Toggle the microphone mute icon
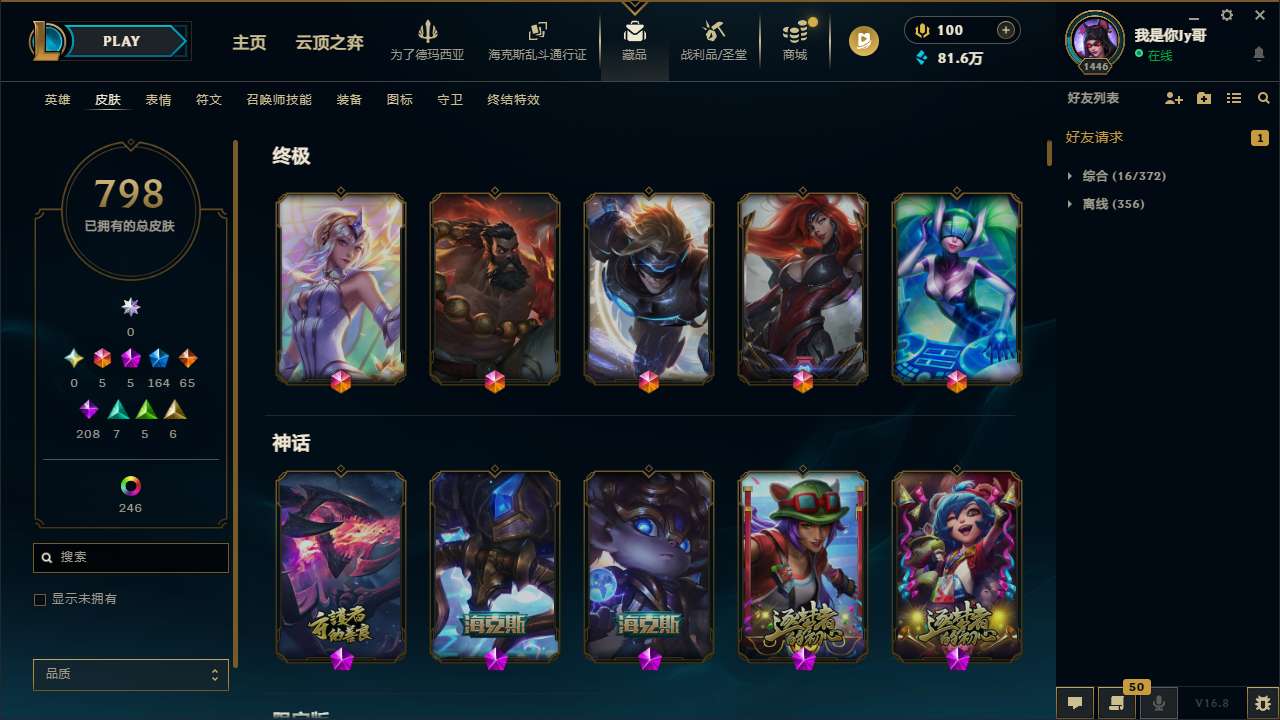 pyautogui.click(x=1159, y=702)
